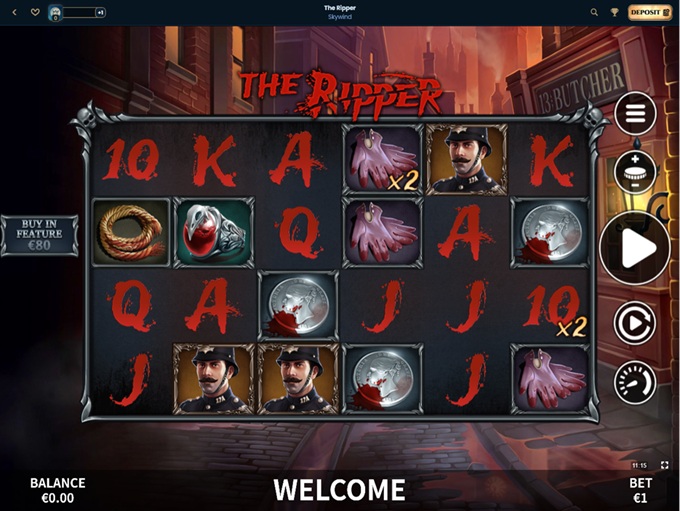Spin the reels with the play button
Viewport: 680px width, 511px height.
635,249
